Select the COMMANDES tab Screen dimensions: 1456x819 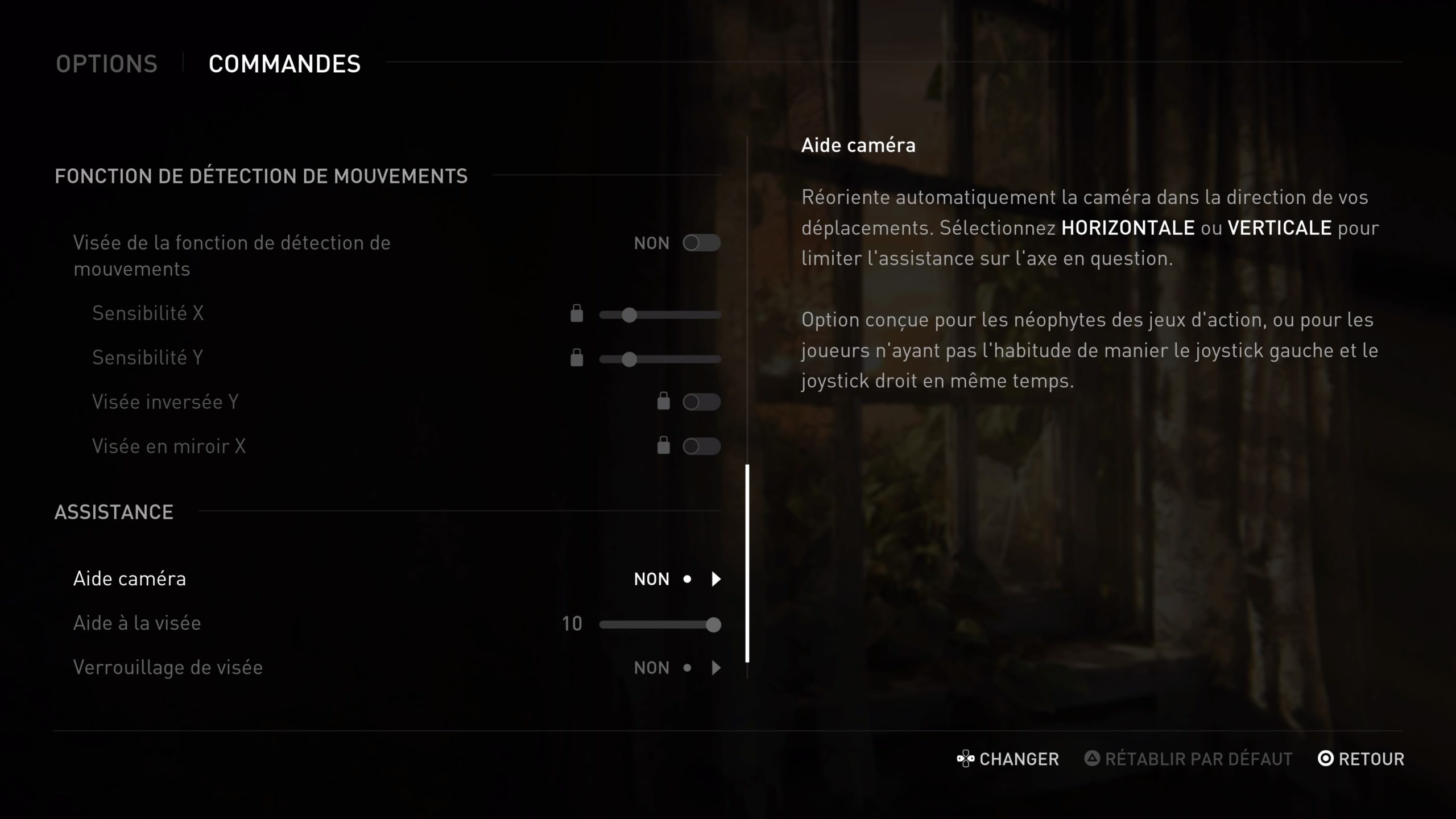coord(284,64)
